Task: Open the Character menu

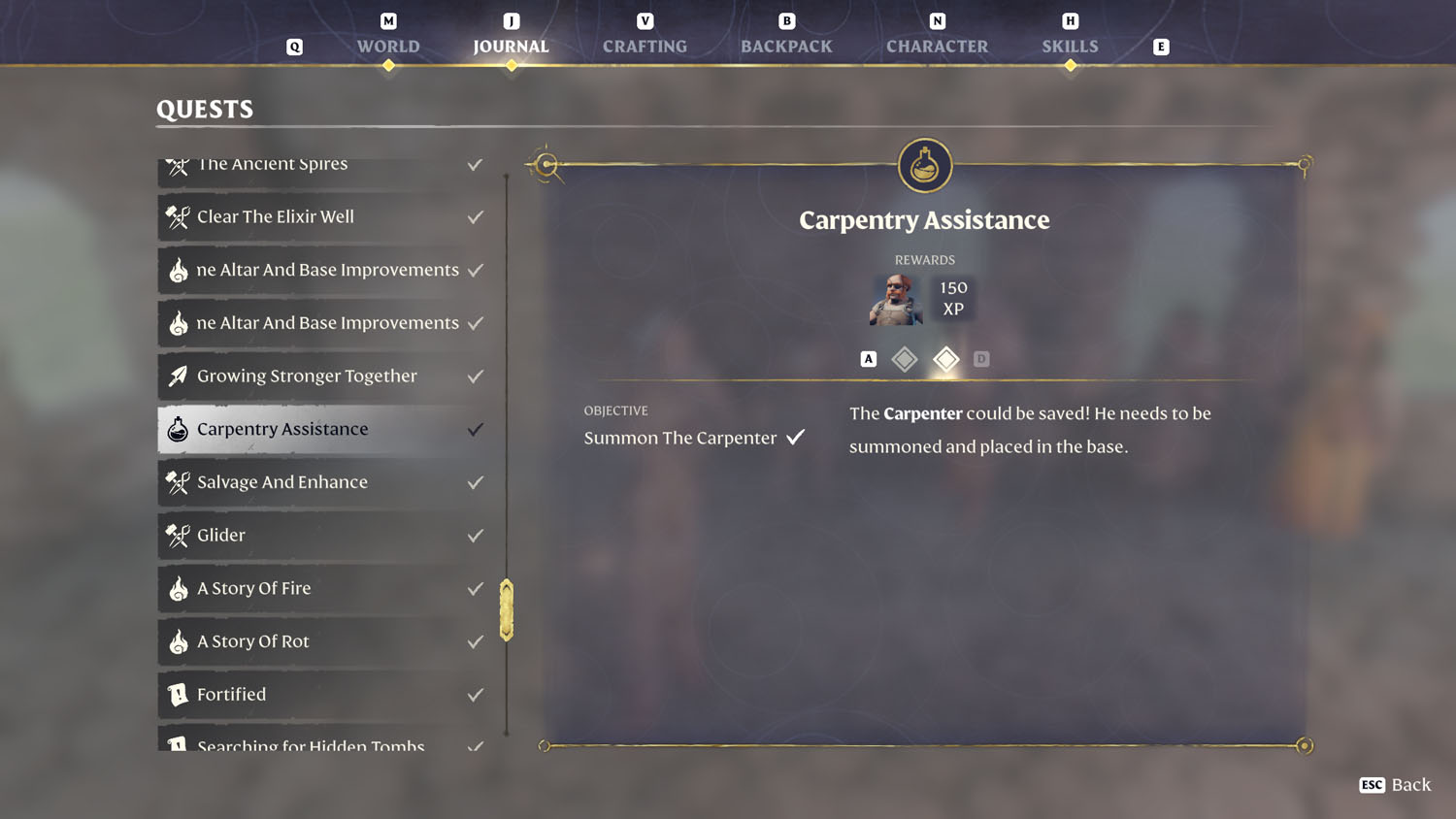Action: point(936,46)
